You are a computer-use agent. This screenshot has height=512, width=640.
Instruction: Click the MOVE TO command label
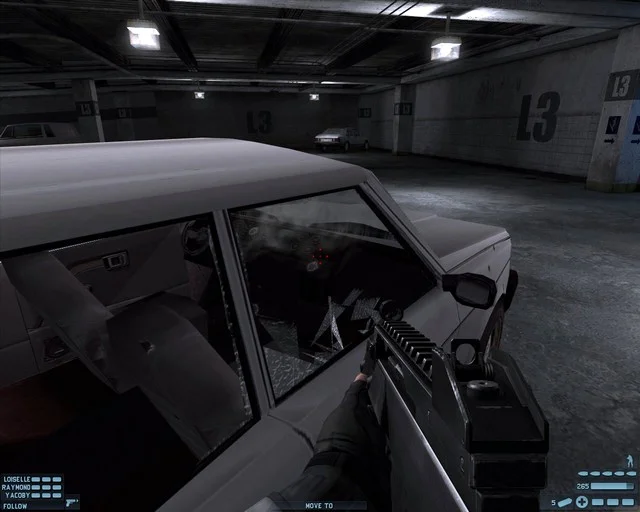click(320, 506)
